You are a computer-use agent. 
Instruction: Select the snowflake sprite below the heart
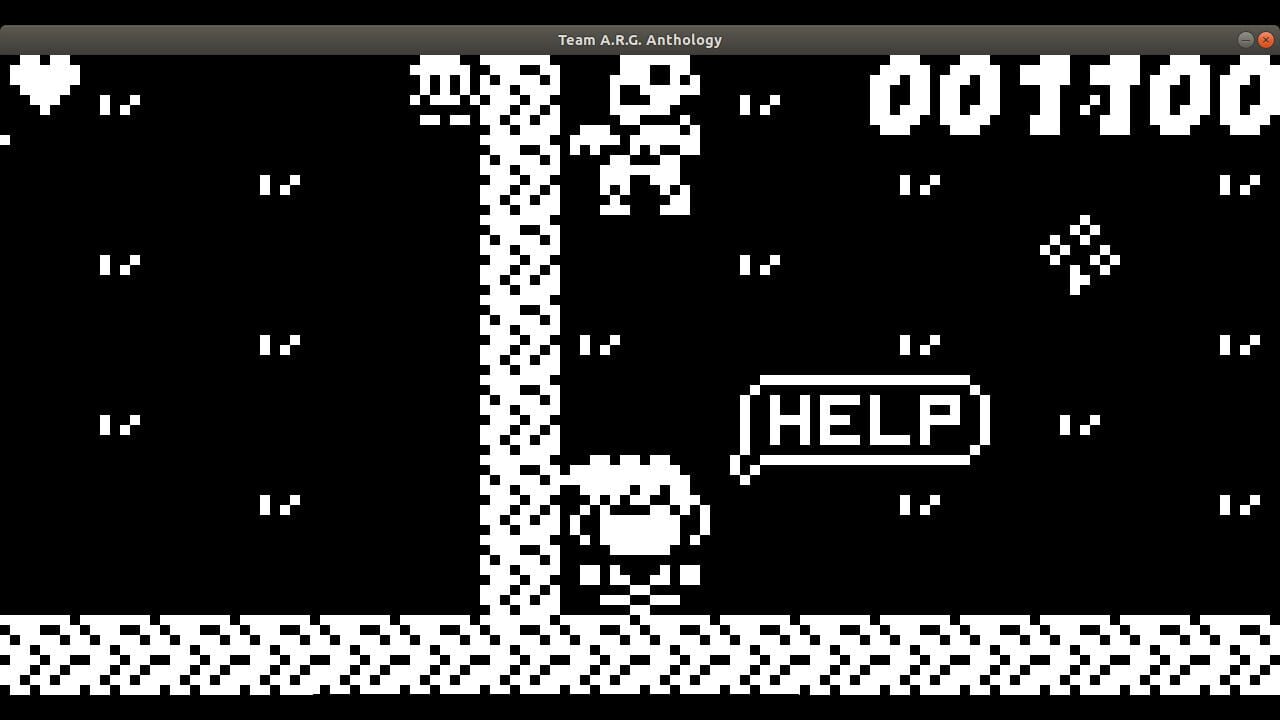pos(120,105)
